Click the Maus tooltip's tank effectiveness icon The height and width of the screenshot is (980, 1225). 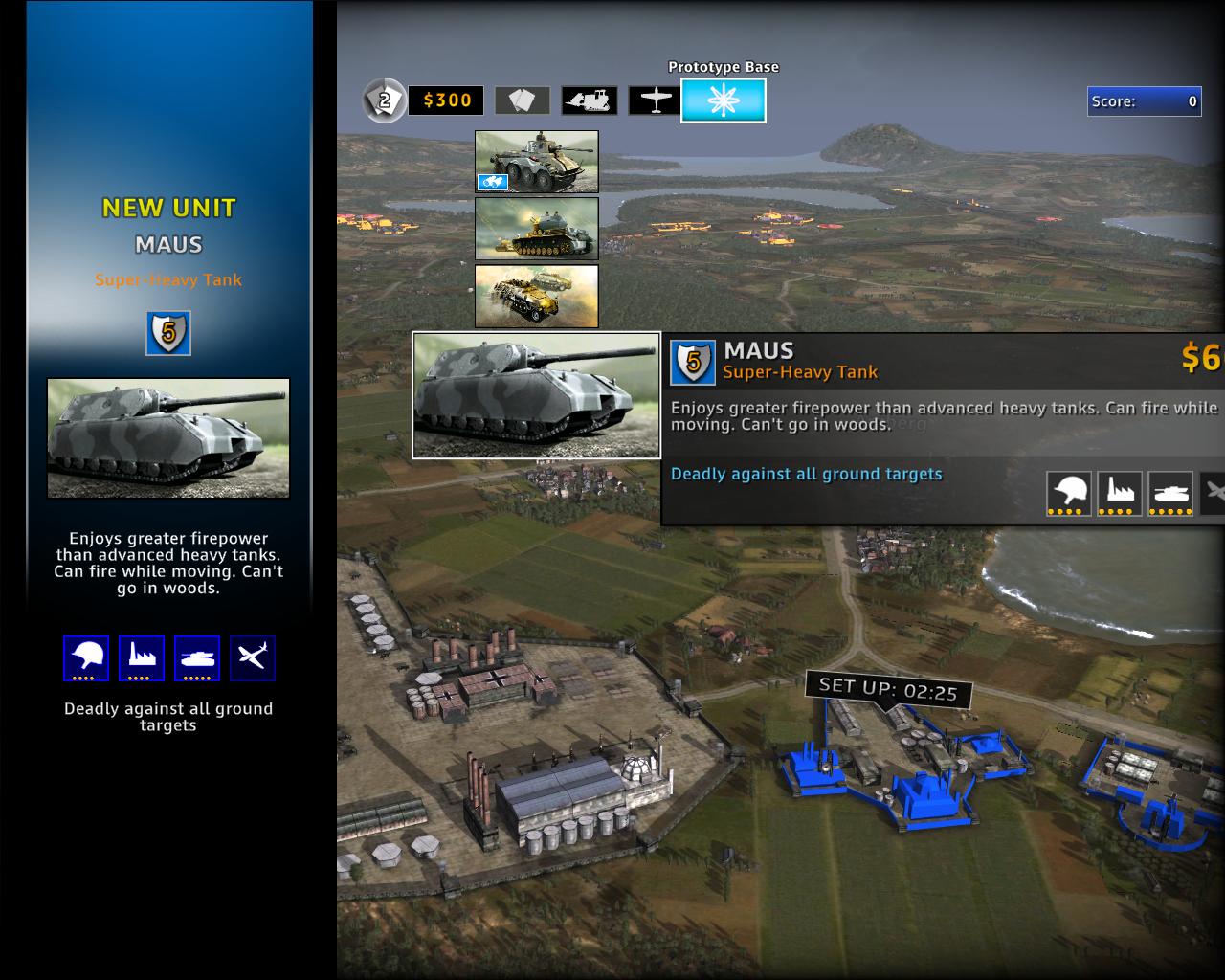(x=1170, y=494)
